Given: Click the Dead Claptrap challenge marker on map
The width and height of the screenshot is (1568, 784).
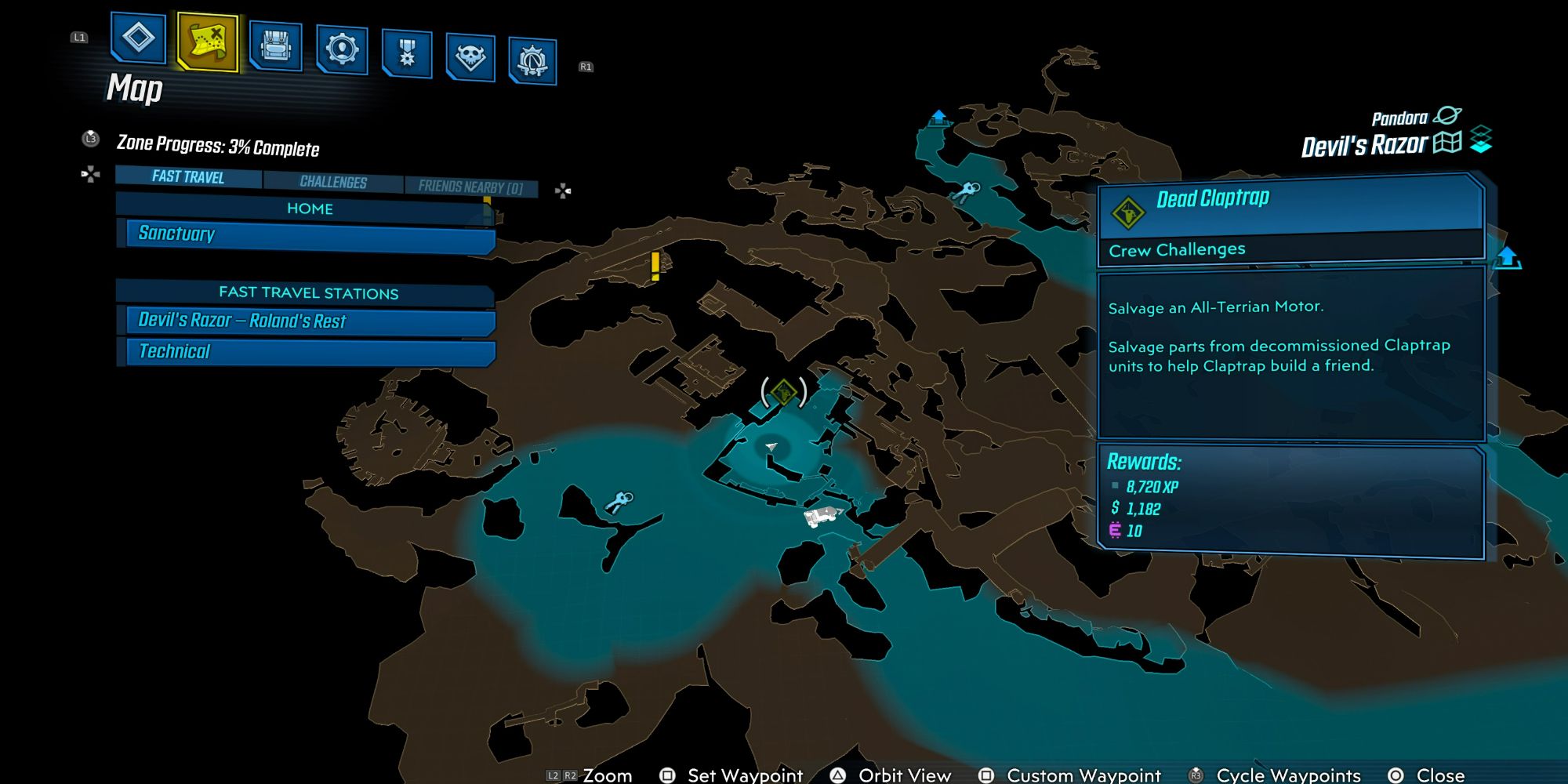Looking at the screenshot, I should pyautogui.click(x=783, y=391).
